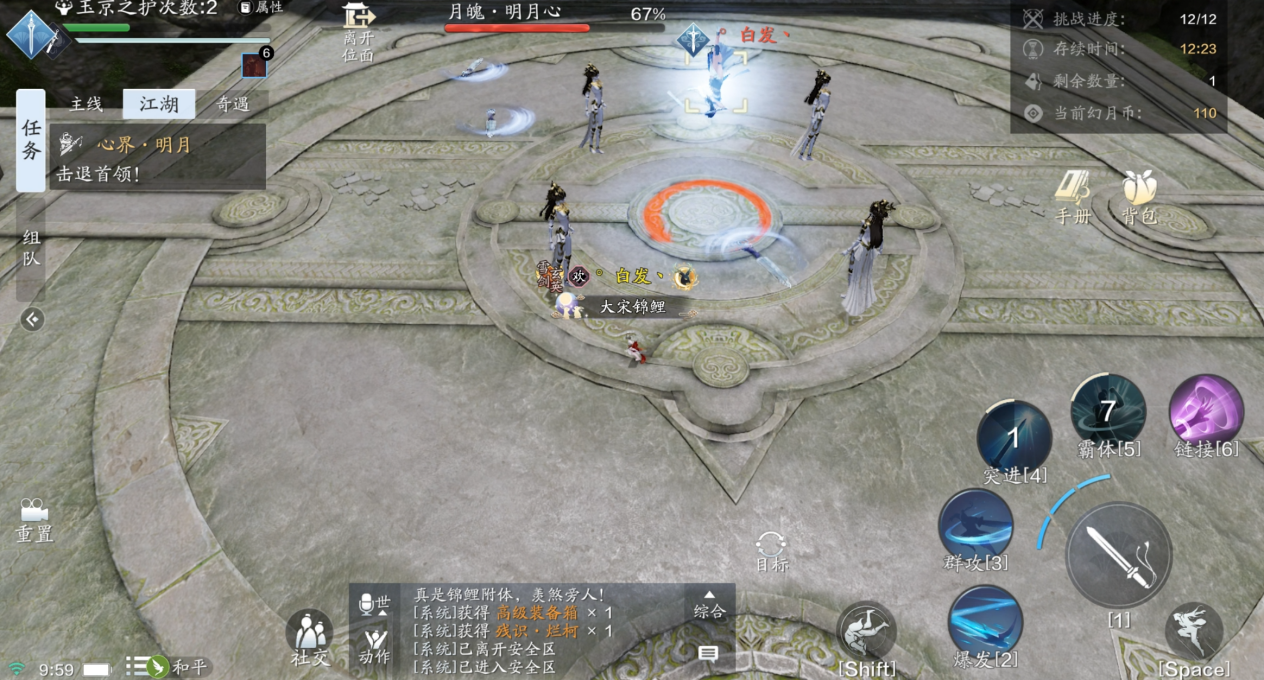Screen dimensions: 1264x680
Task: Open the 背包 backpack
Action: click(x=1139, y=195)
